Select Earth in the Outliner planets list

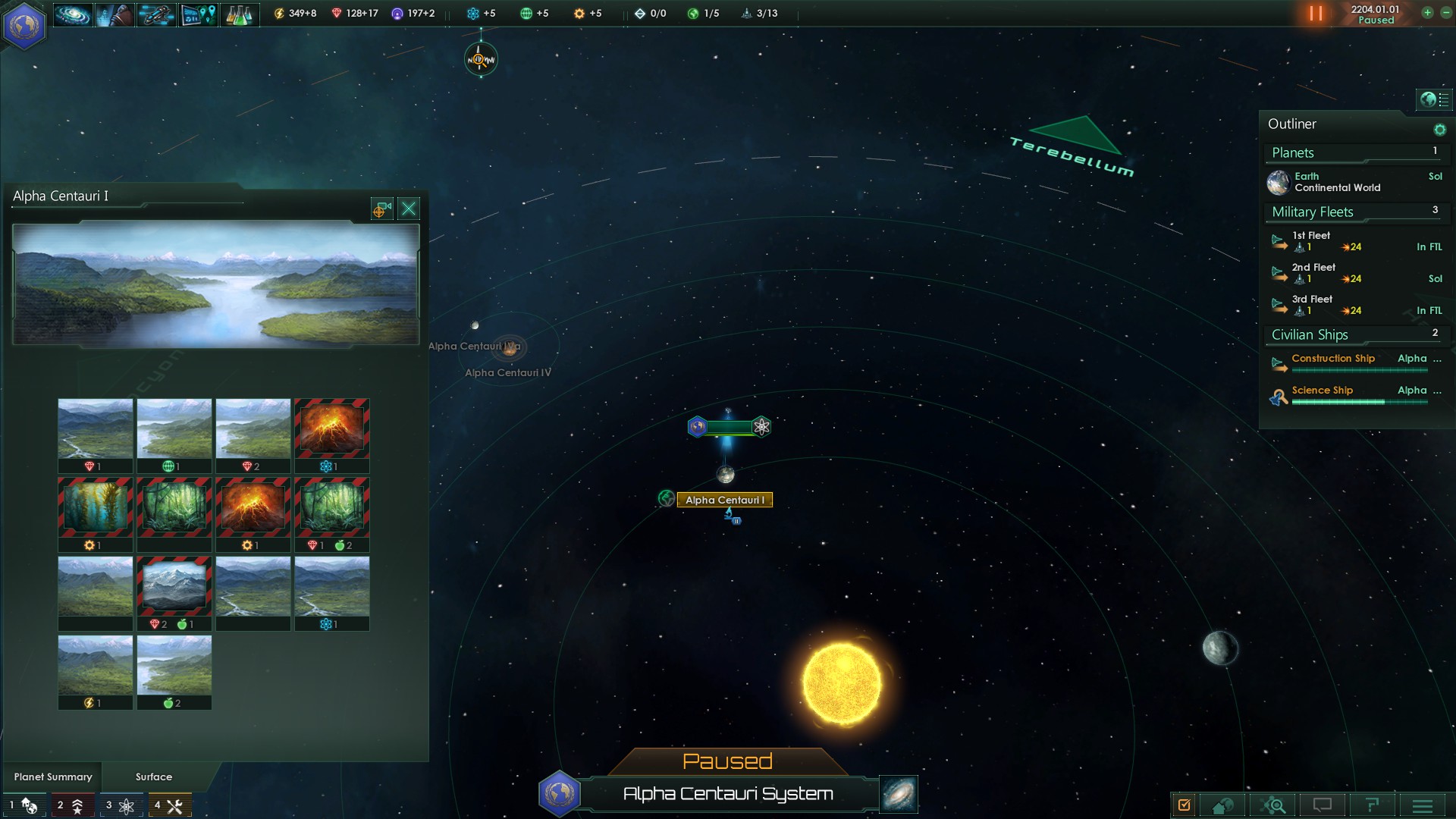pyautogui.click(x=1338, y=182)
